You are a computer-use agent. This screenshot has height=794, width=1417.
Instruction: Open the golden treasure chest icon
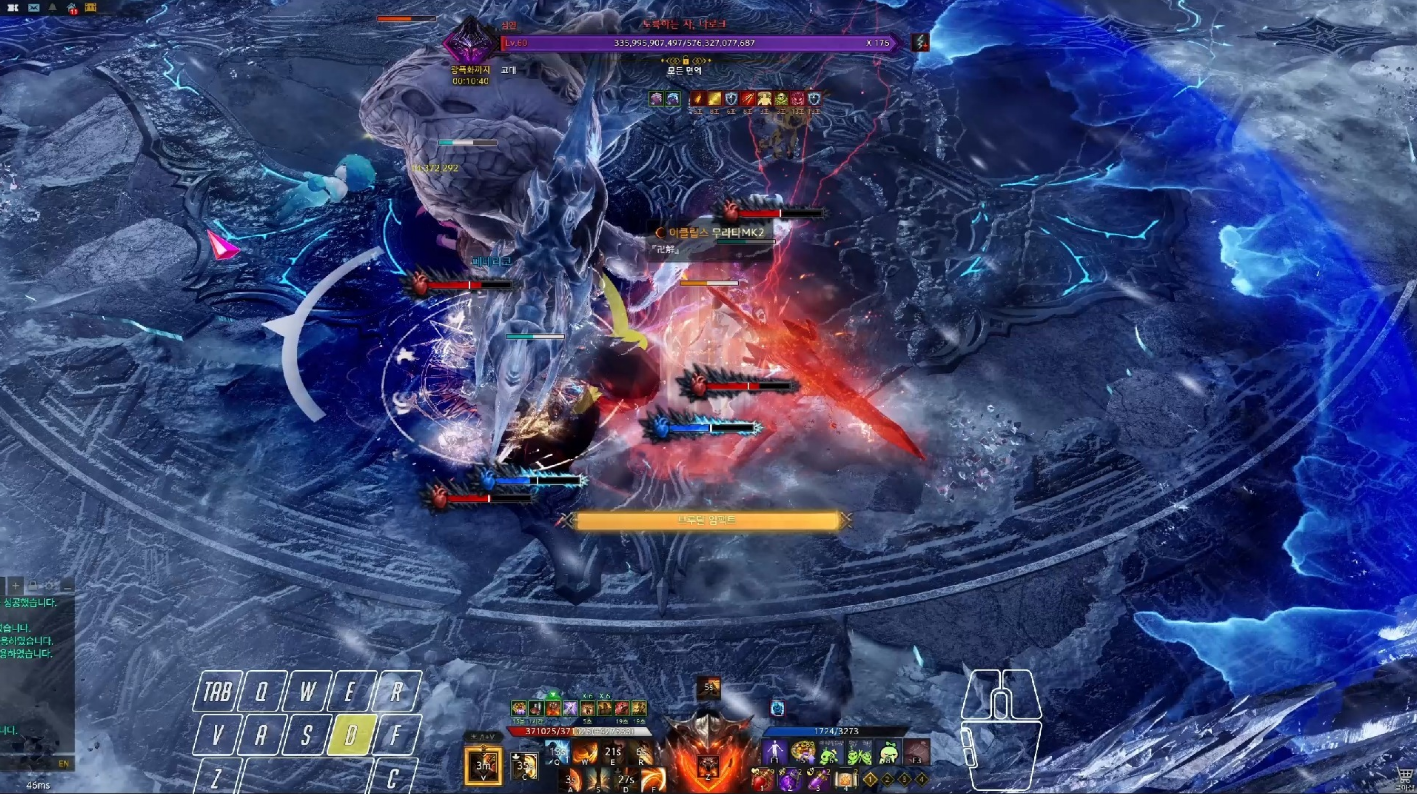click(x=91, y=7)
